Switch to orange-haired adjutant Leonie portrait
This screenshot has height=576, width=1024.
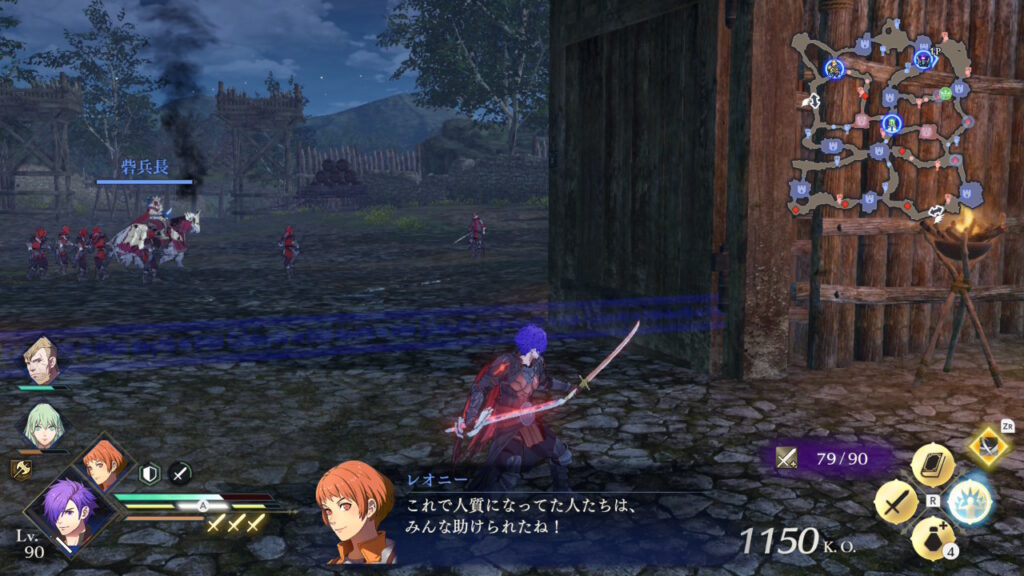(104, 464)
